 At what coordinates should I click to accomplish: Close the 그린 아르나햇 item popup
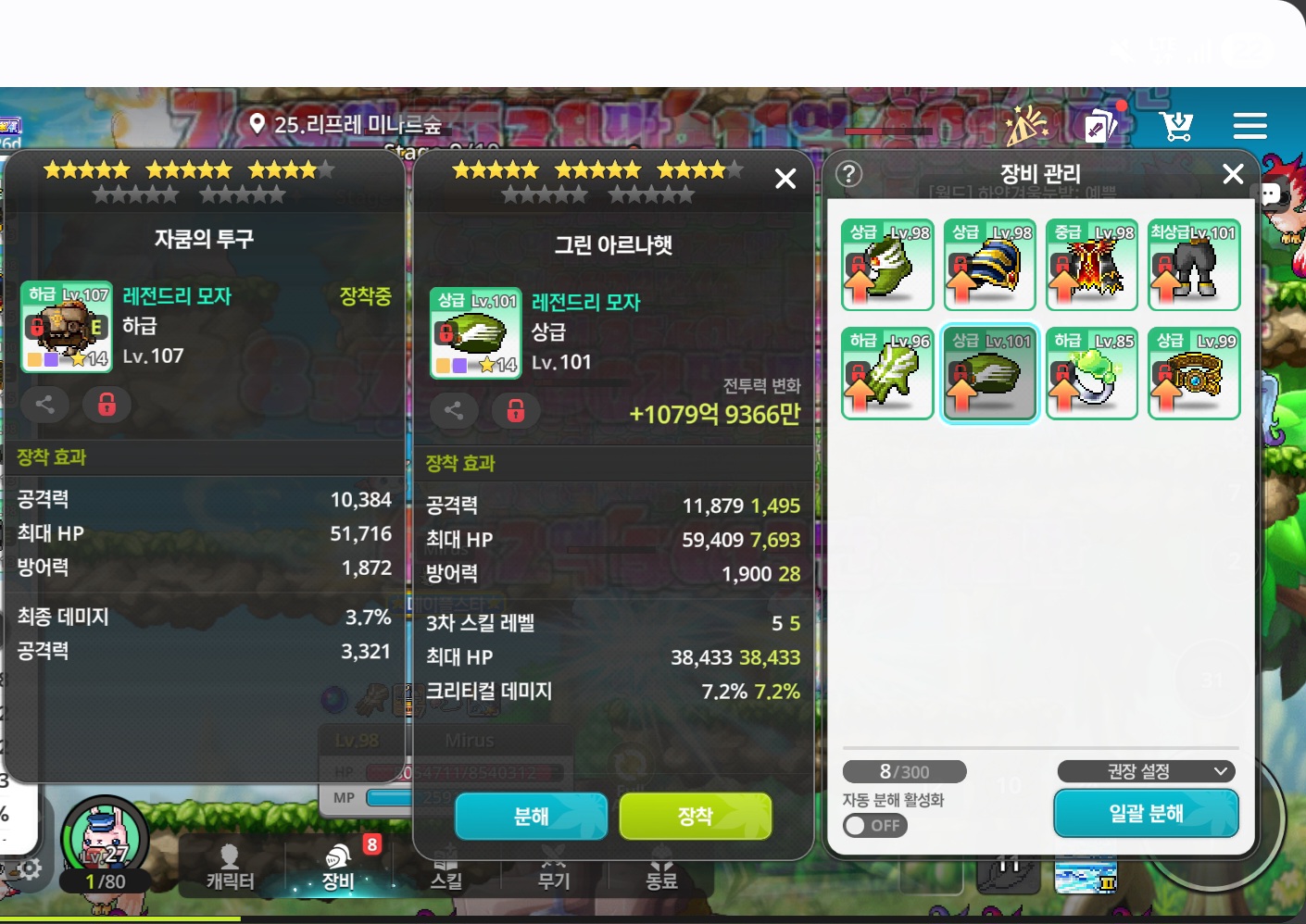point(785,179)
